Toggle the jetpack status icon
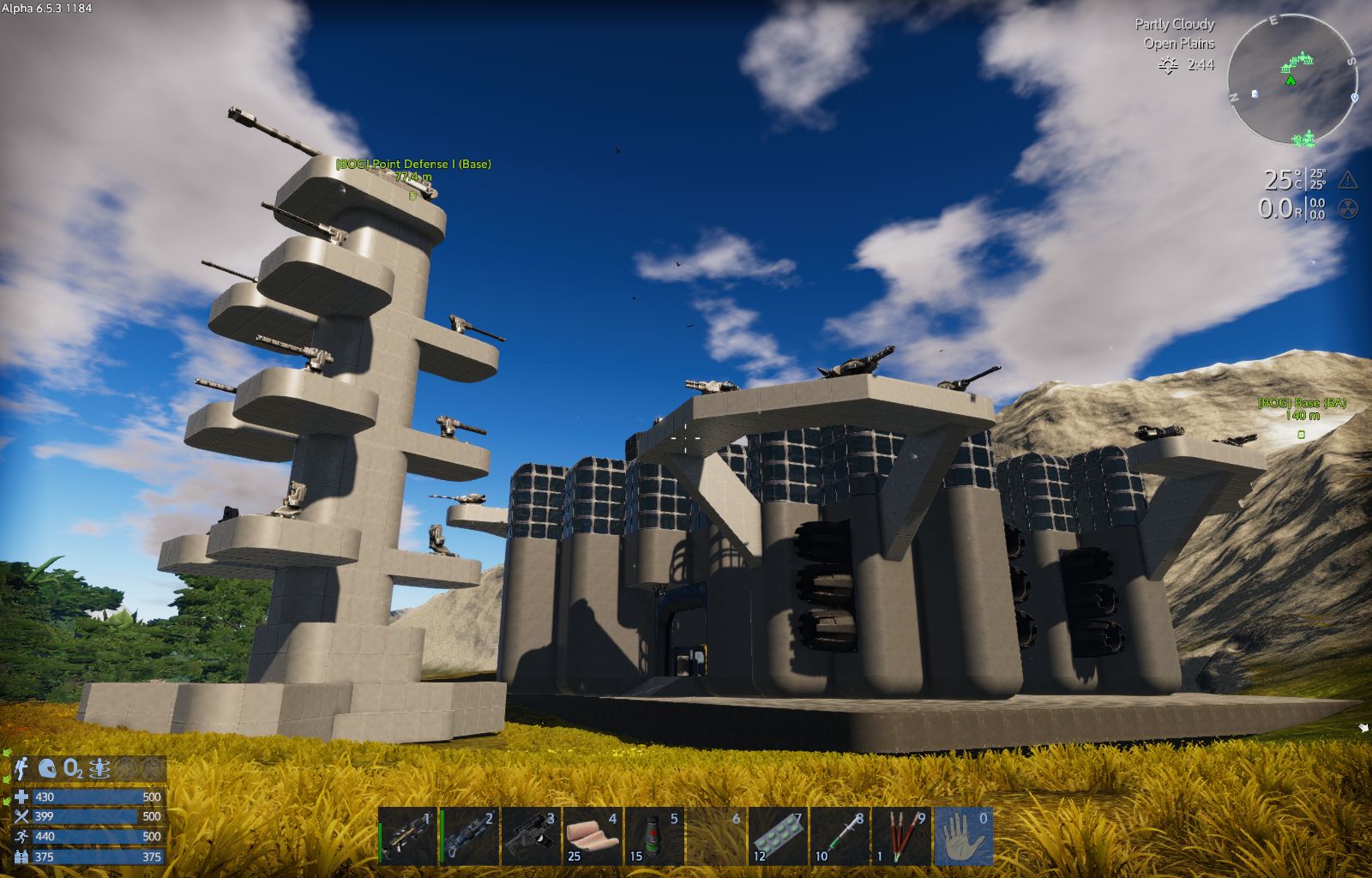 (x=22, y=769)
